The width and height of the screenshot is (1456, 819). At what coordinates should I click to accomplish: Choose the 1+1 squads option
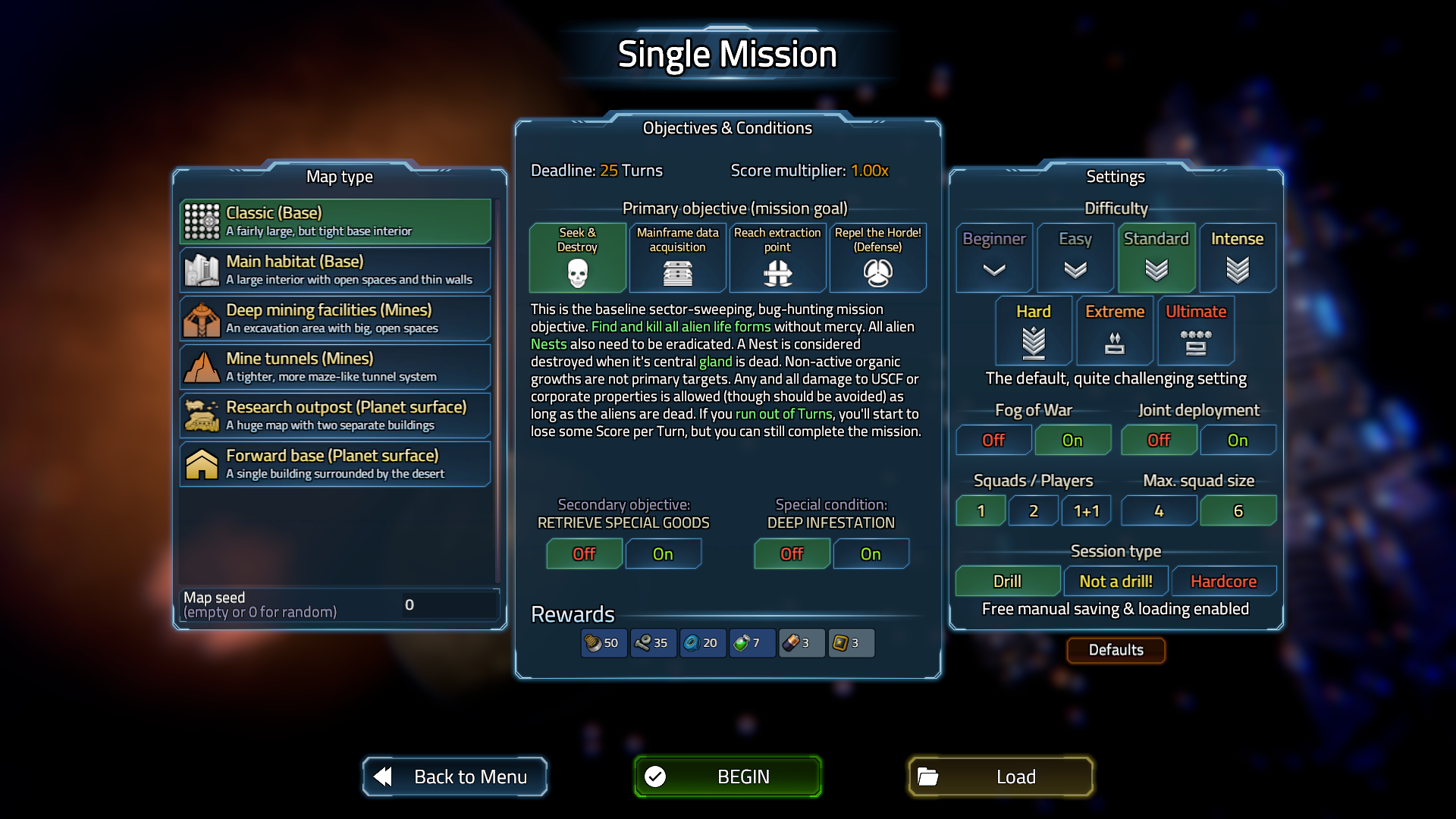tap(1086, 511)
